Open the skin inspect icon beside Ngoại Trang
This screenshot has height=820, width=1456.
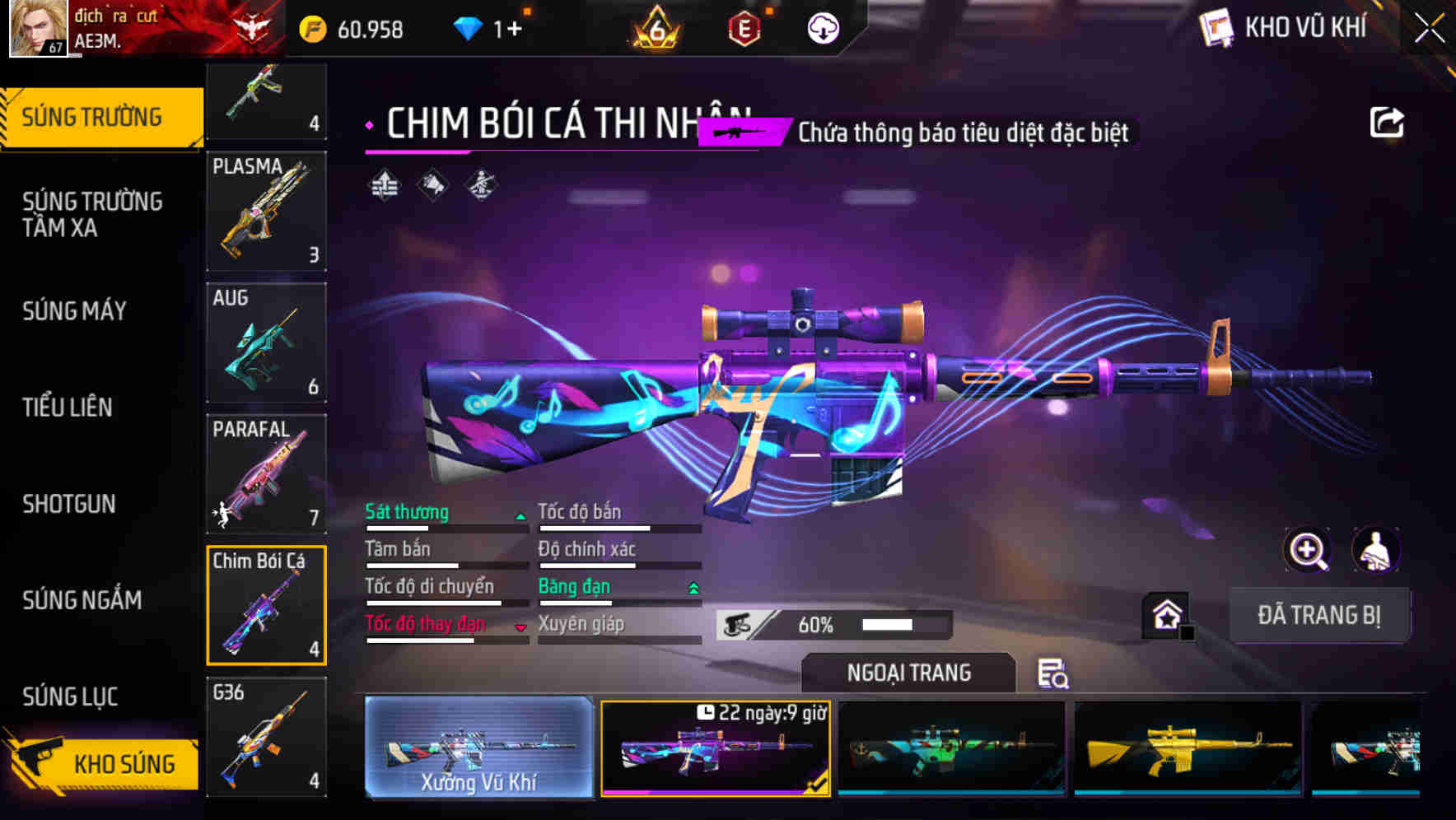(x=1054, y=673)
